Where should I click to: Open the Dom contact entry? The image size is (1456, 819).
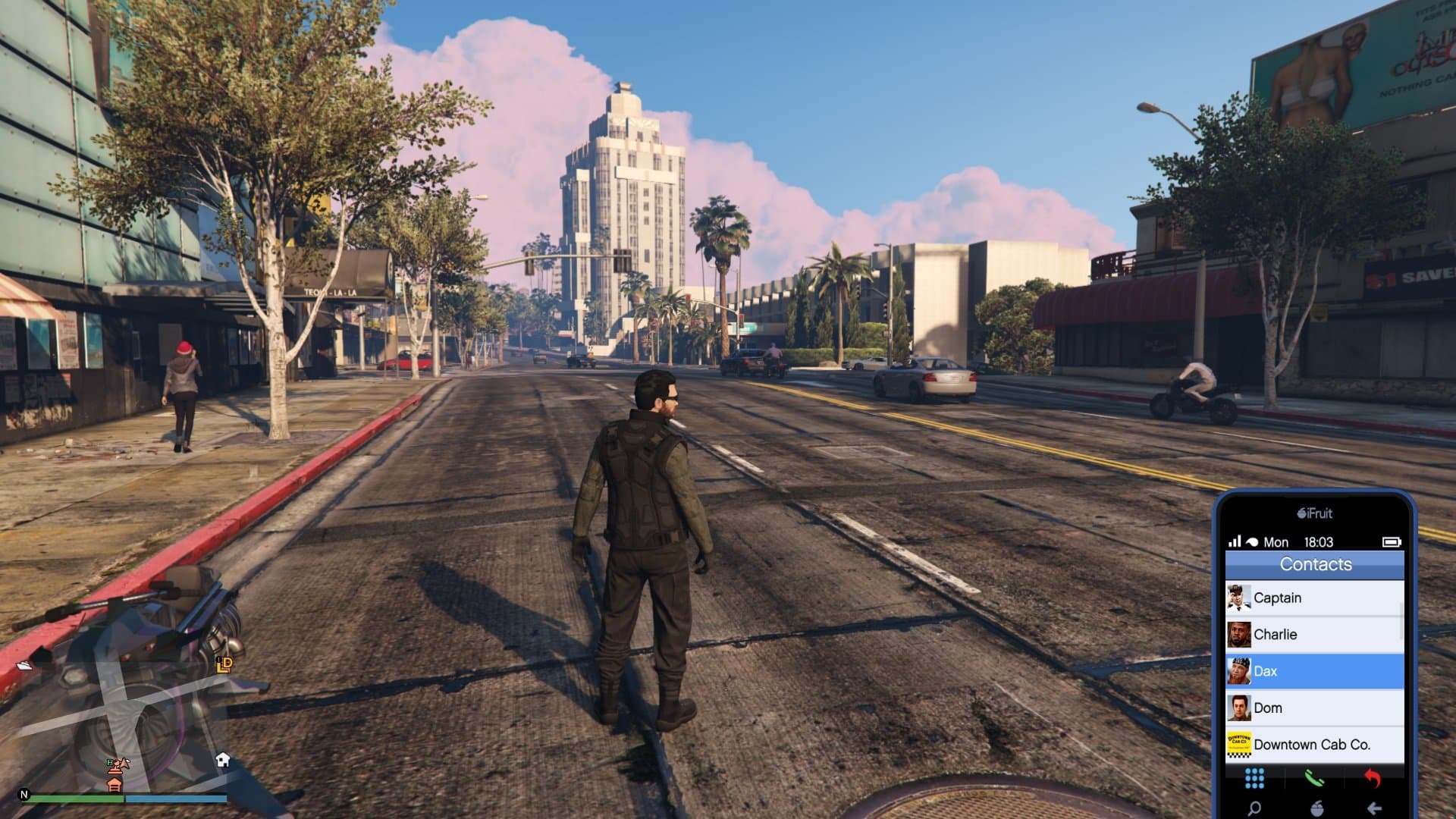click(1314, 708)
